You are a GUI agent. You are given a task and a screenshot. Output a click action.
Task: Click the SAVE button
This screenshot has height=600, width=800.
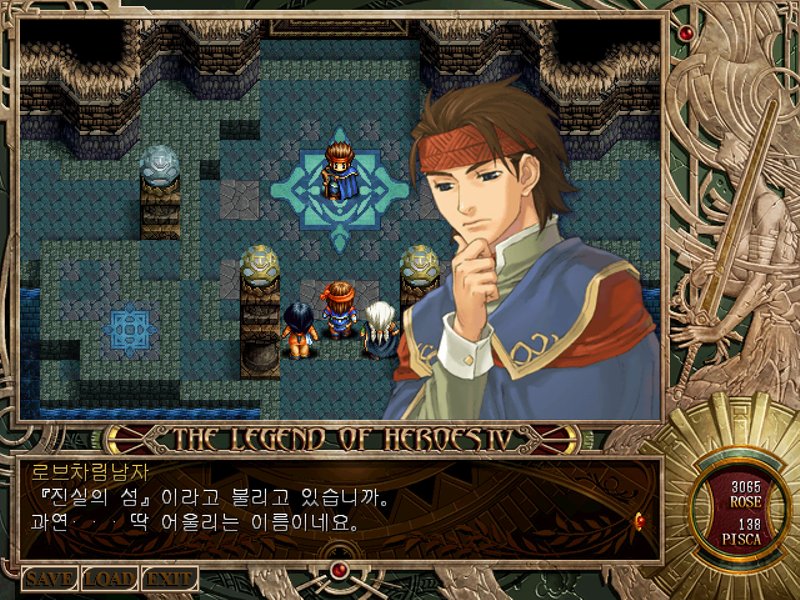tap(50, 579)
